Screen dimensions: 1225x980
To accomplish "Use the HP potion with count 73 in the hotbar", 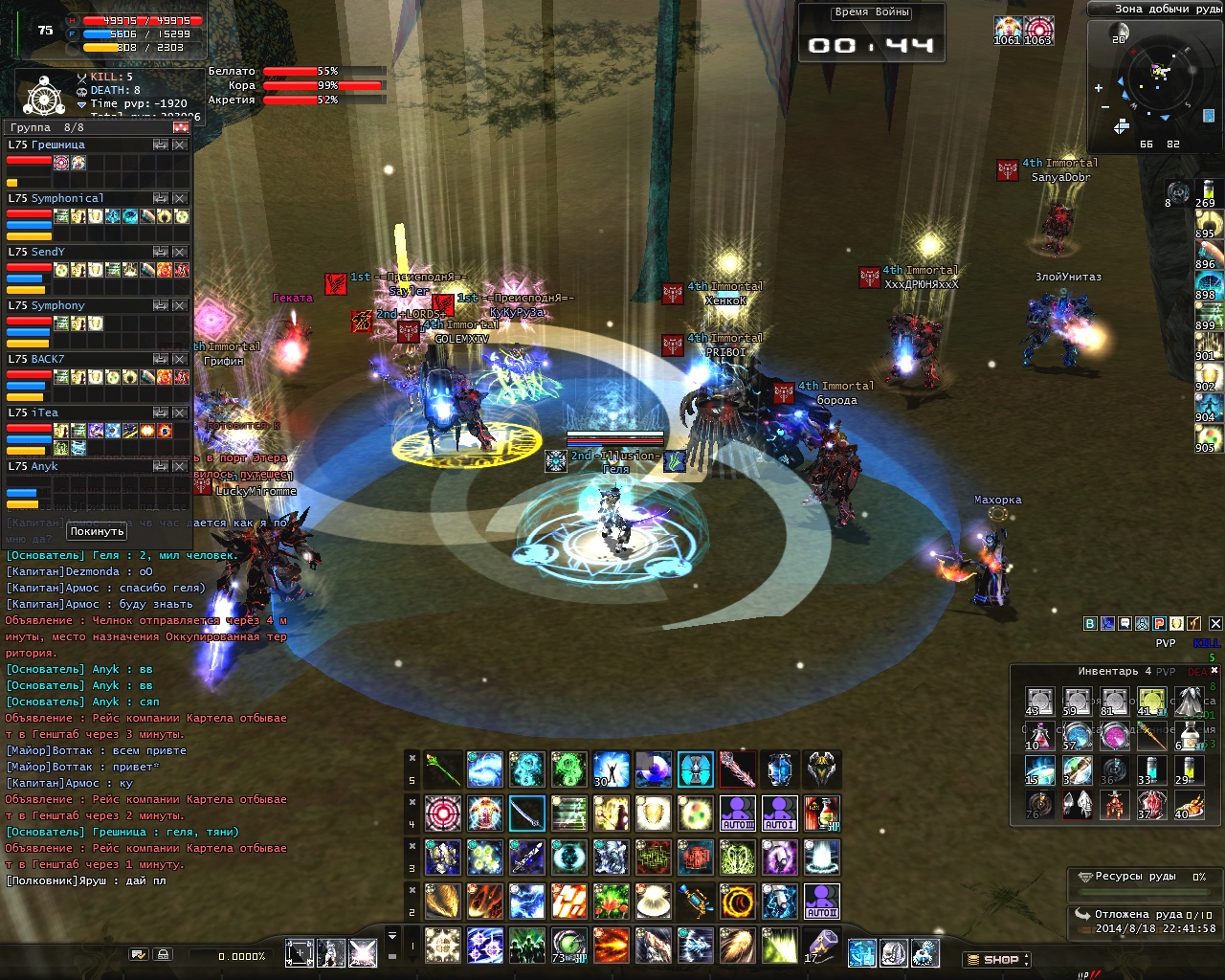I will 568,947.
